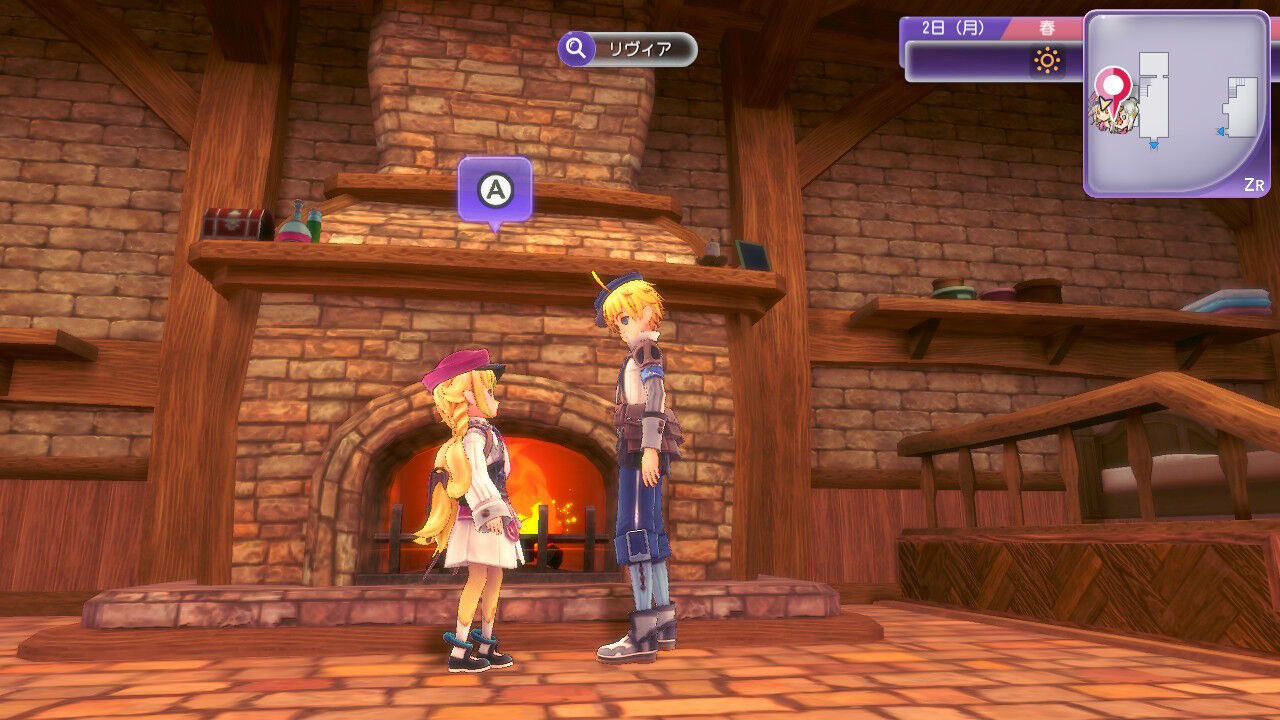The image size is (1280, 720).
Task: Select the リヴィア target label
Action: pos(628,49)
